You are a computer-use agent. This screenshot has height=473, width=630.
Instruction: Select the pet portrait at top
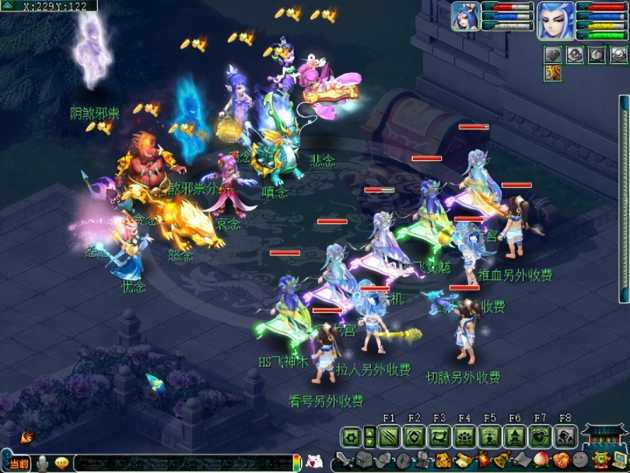tap(466, 15)
